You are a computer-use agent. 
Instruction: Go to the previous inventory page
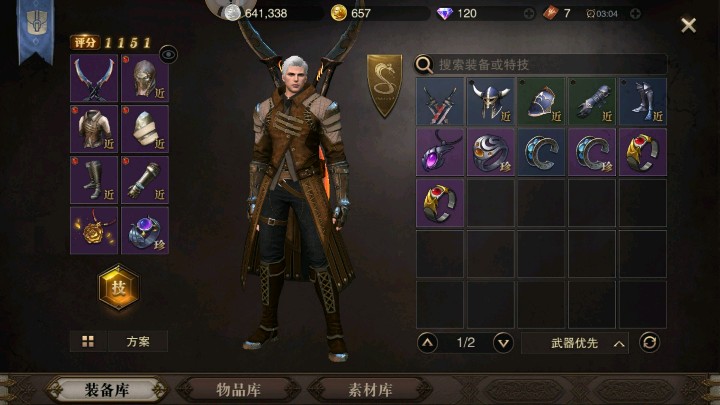coord(428,343)
